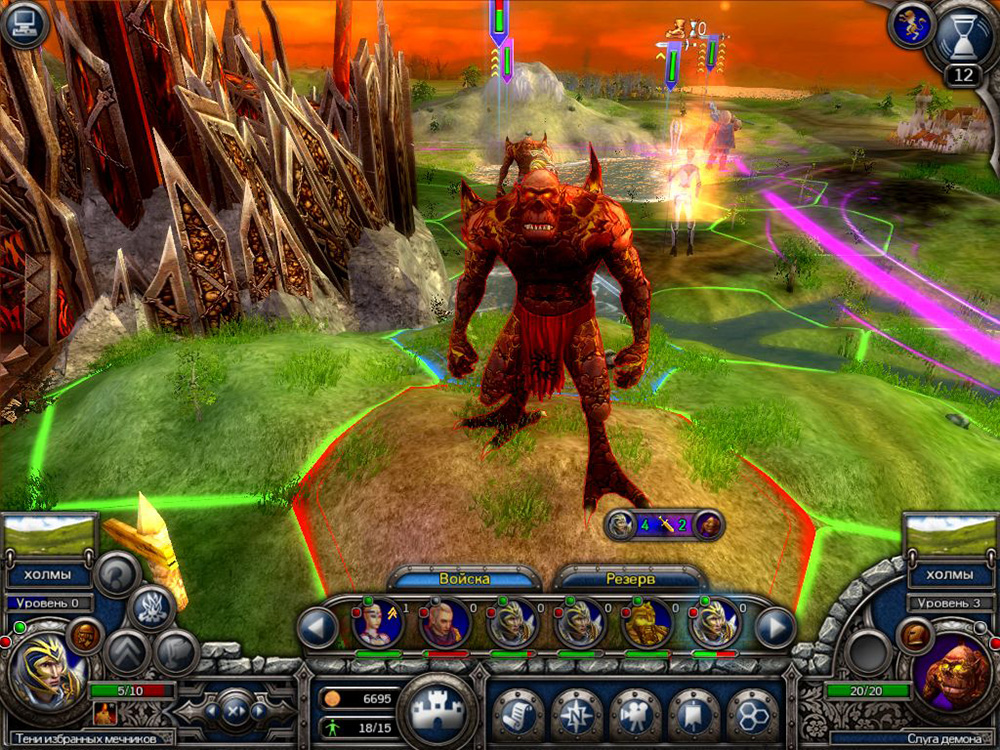Click the double chevron upgrade icon
This screenshot has width=1000, height=750.
pyautogui.click(x=127, y=652)
